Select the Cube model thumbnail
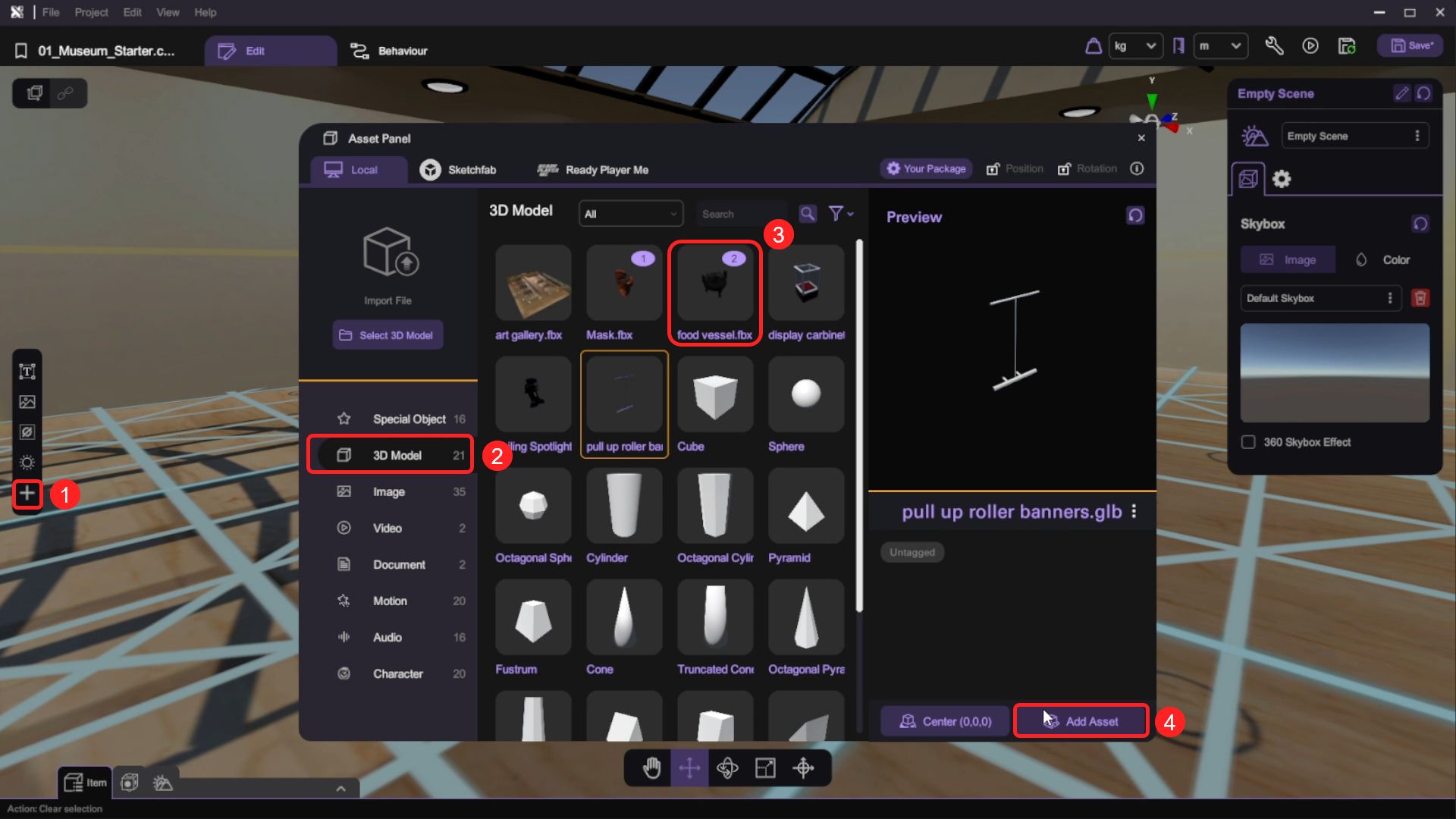 [x=714, y=395]
